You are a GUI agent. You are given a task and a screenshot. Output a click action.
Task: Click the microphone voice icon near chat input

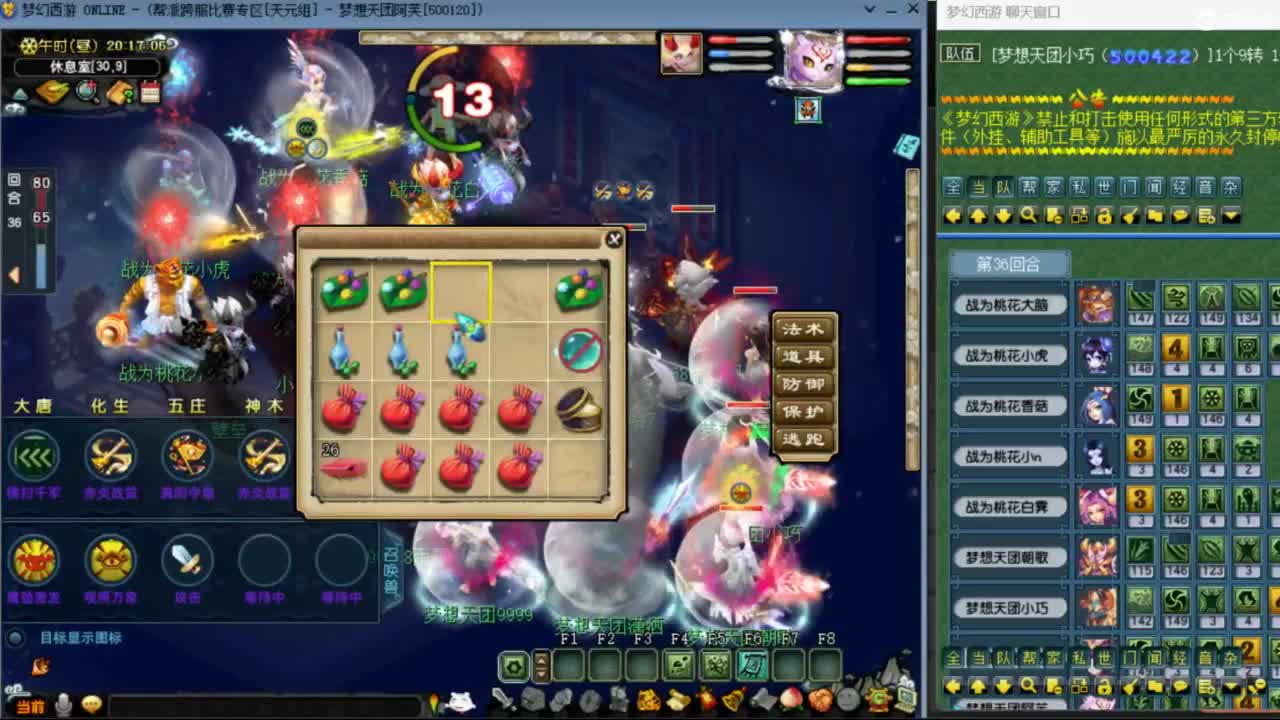coord(63,701)
